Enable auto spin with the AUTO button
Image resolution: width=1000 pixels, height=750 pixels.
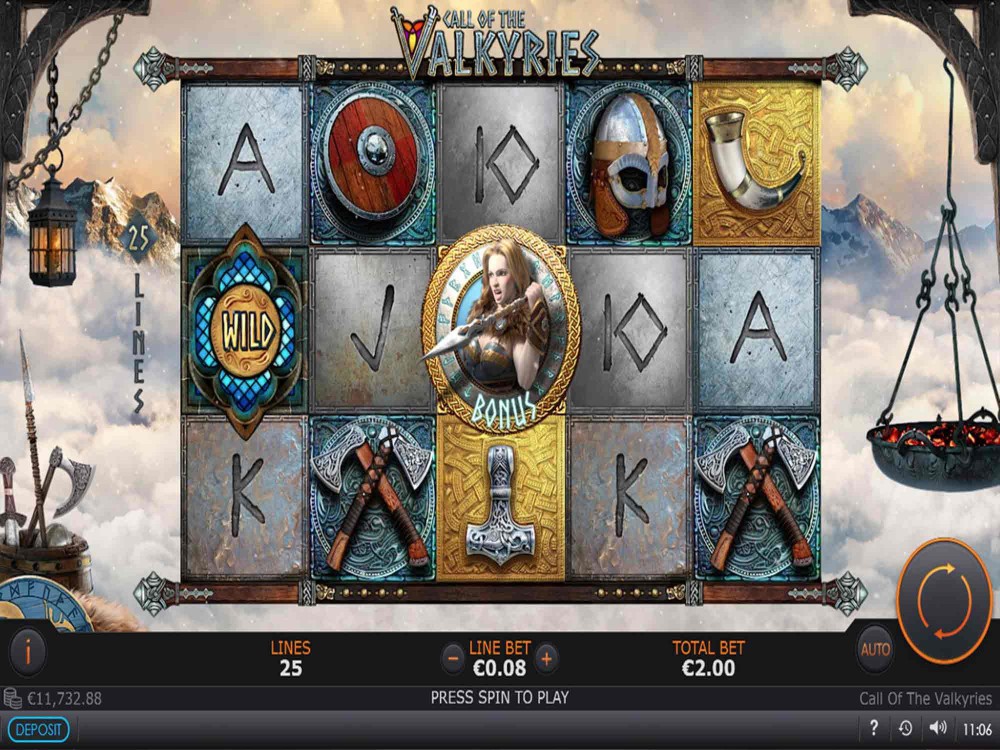[x=875, y=651]
